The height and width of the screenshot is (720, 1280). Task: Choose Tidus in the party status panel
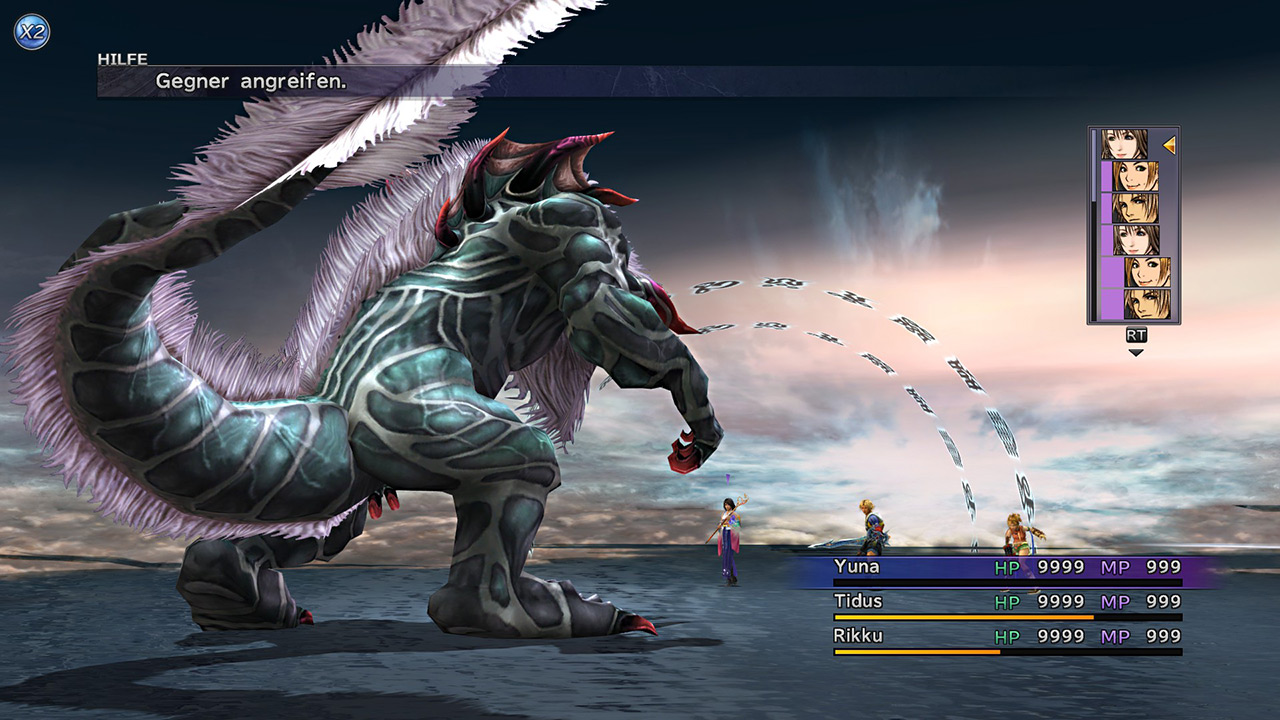1006,602
